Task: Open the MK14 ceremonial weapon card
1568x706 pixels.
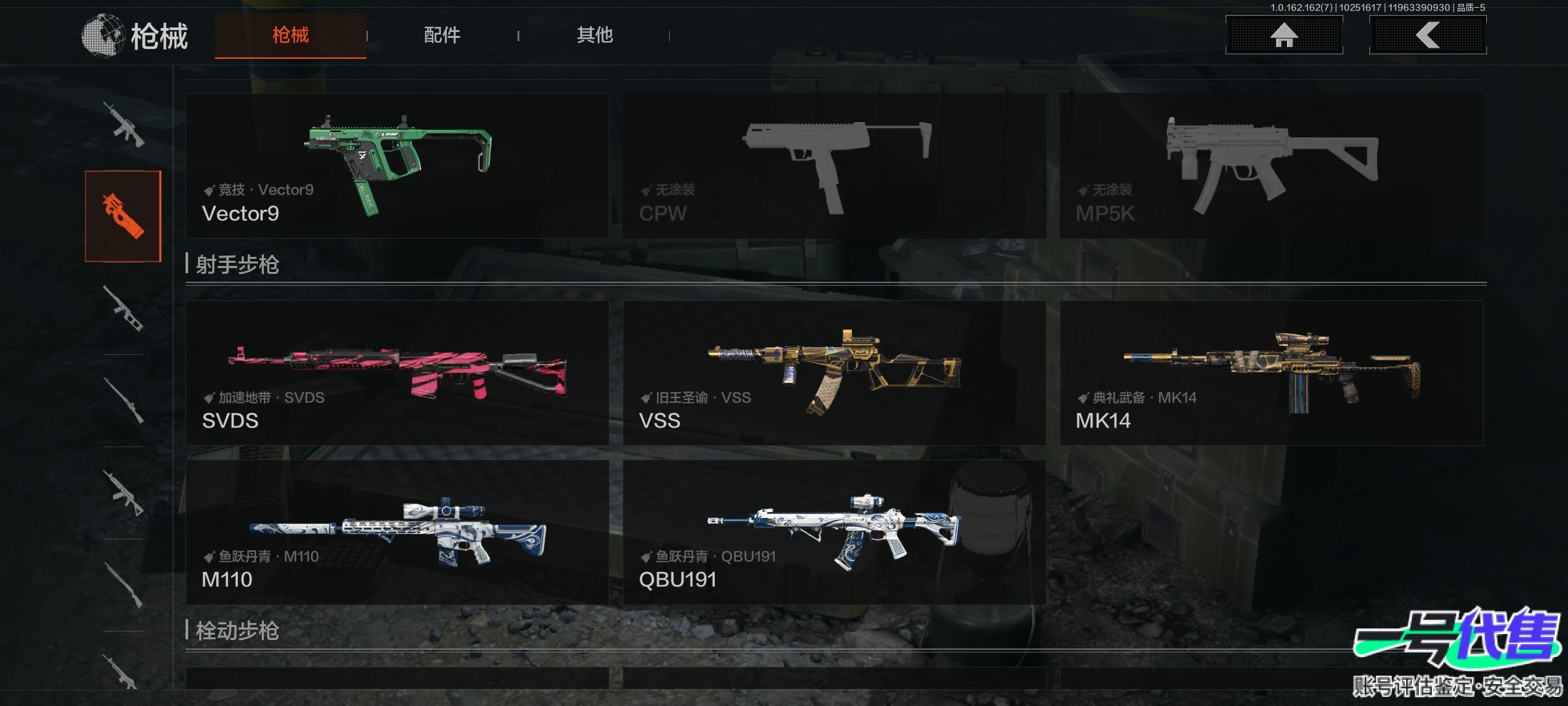Action: 1271,373
